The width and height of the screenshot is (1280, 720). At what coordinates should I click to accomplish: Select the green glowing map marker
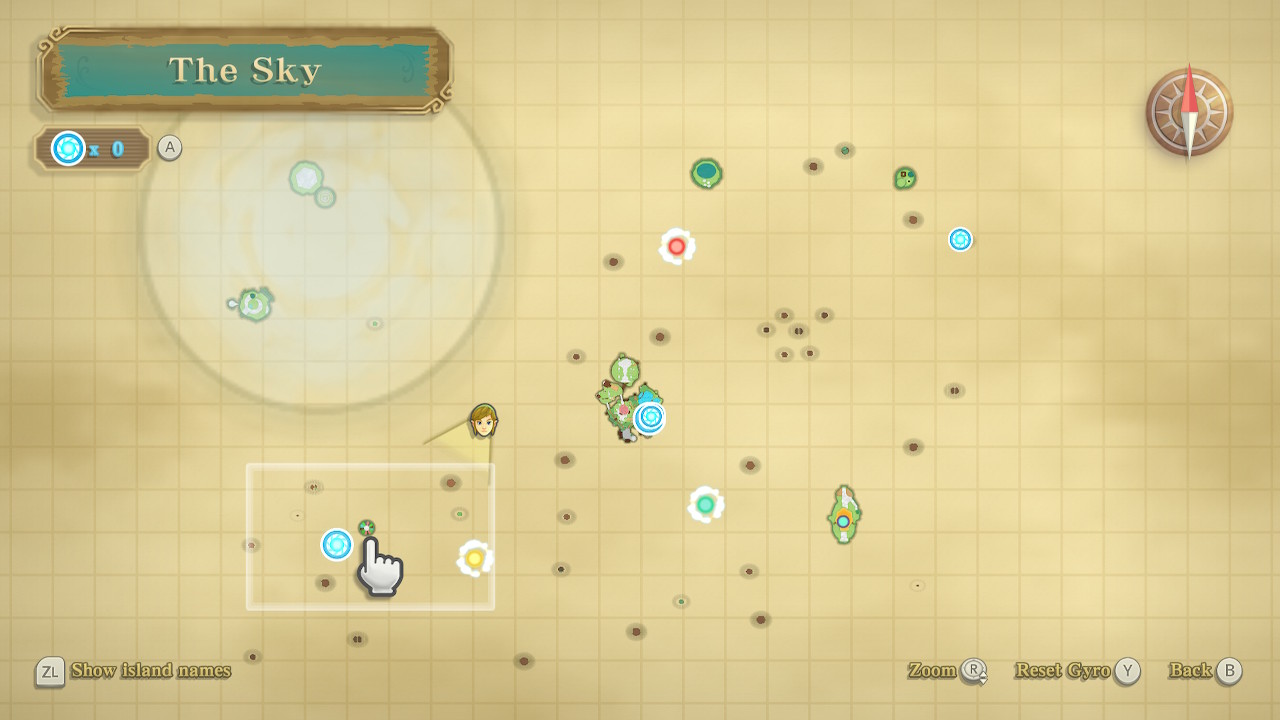[706, 504]
